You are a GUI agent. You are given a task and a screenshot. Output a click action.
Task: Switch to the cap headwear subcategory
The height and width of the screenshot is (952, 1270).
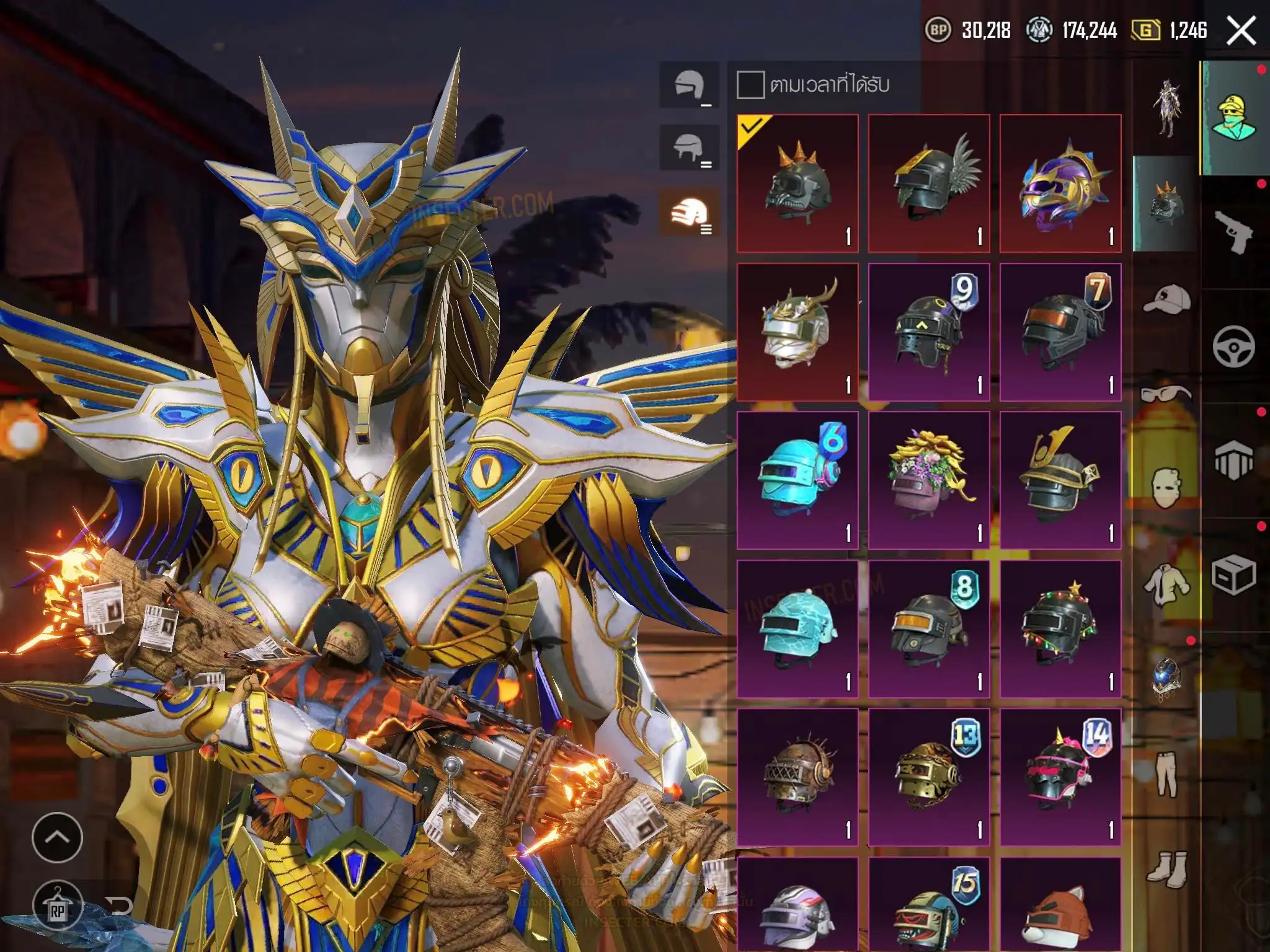tap(1166, 300)
